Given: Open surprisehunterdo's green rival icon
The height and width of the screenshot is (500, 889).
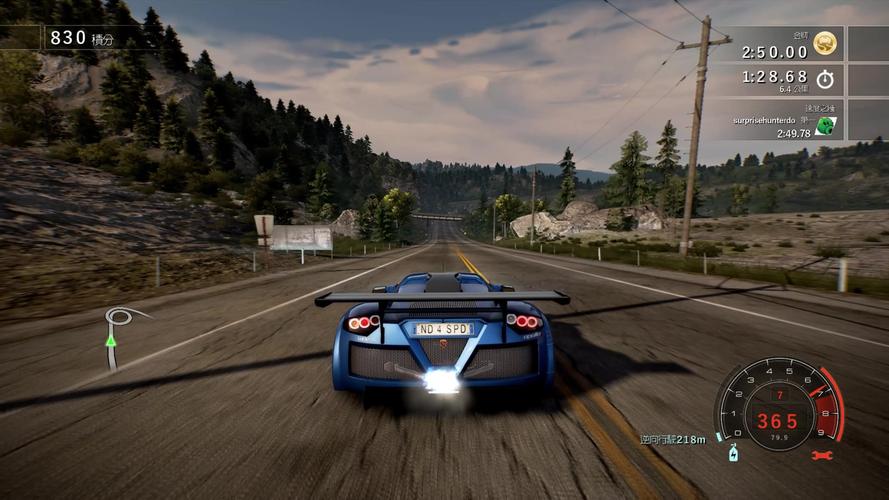Looking at the screenshot, I should pos(825,126).
